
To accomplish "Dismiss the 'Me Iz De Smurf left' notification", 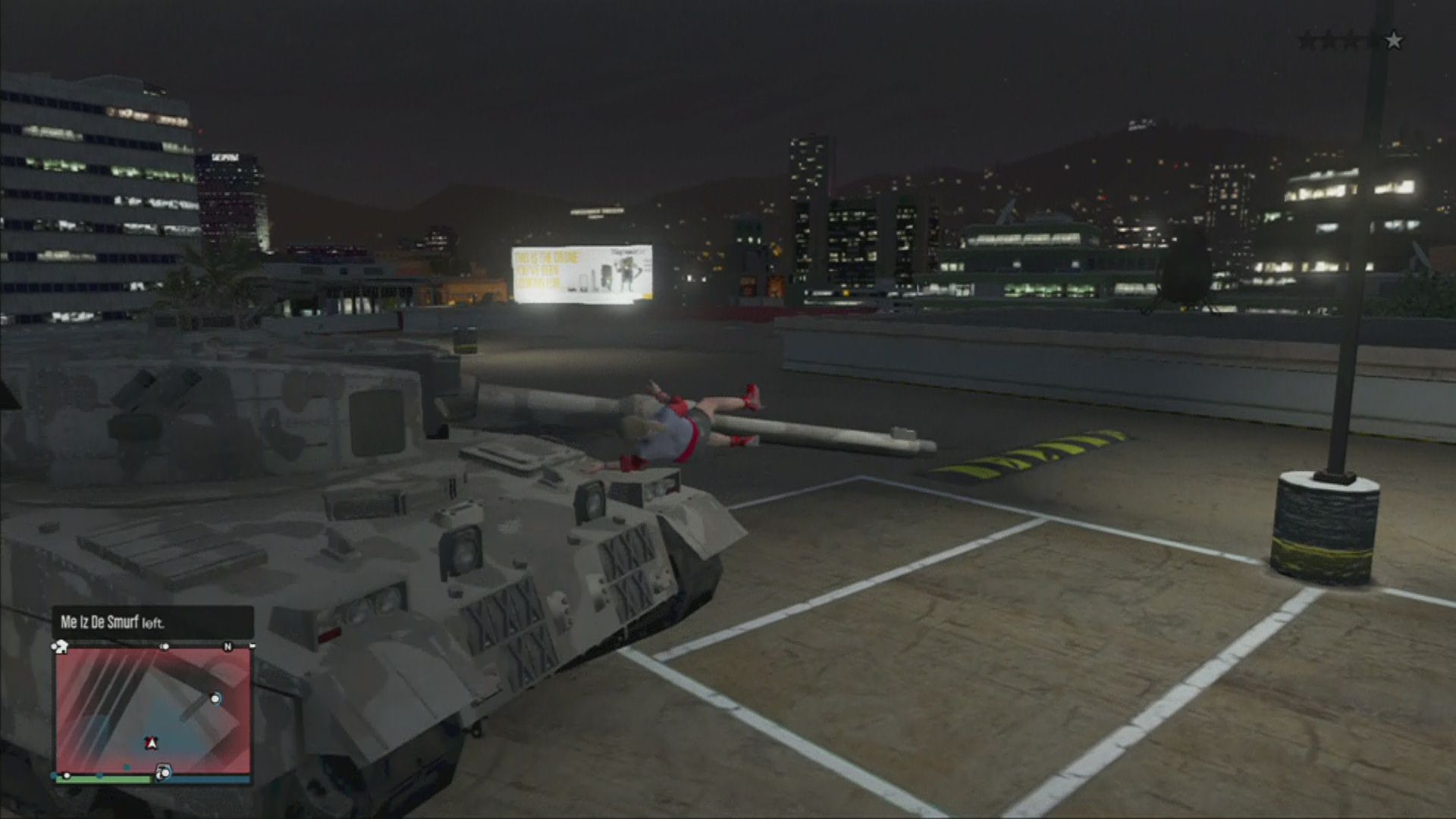I will click(152, 623).
